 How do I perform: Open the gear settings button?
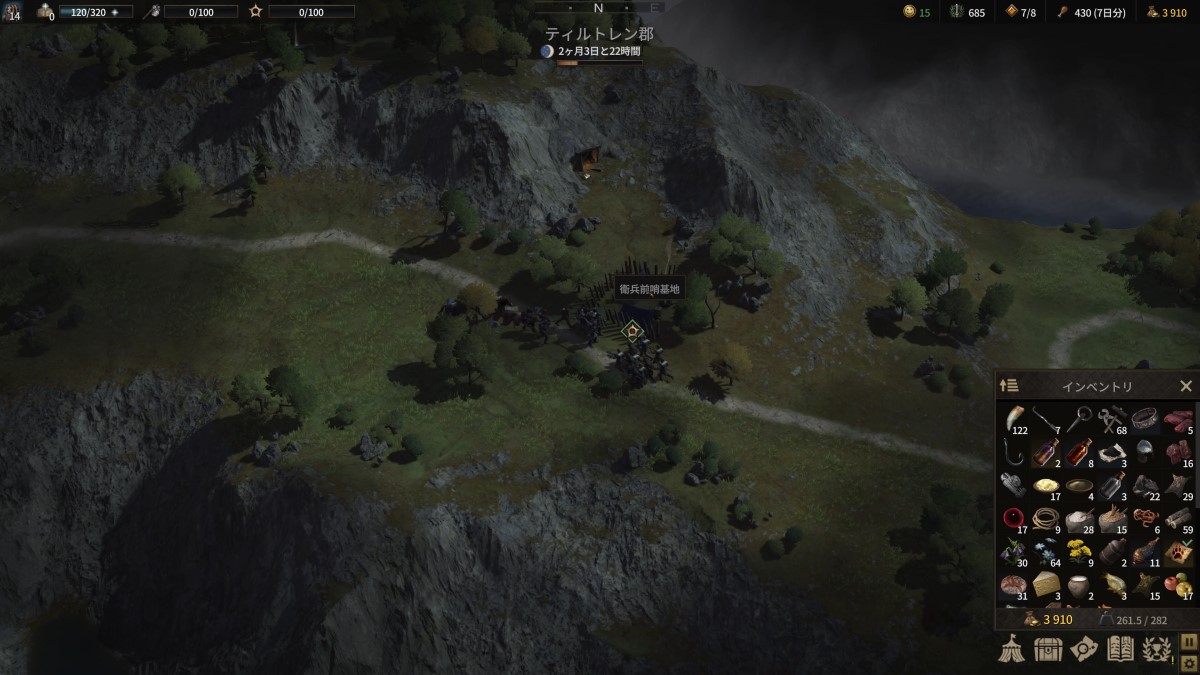tap(1189, 662)
